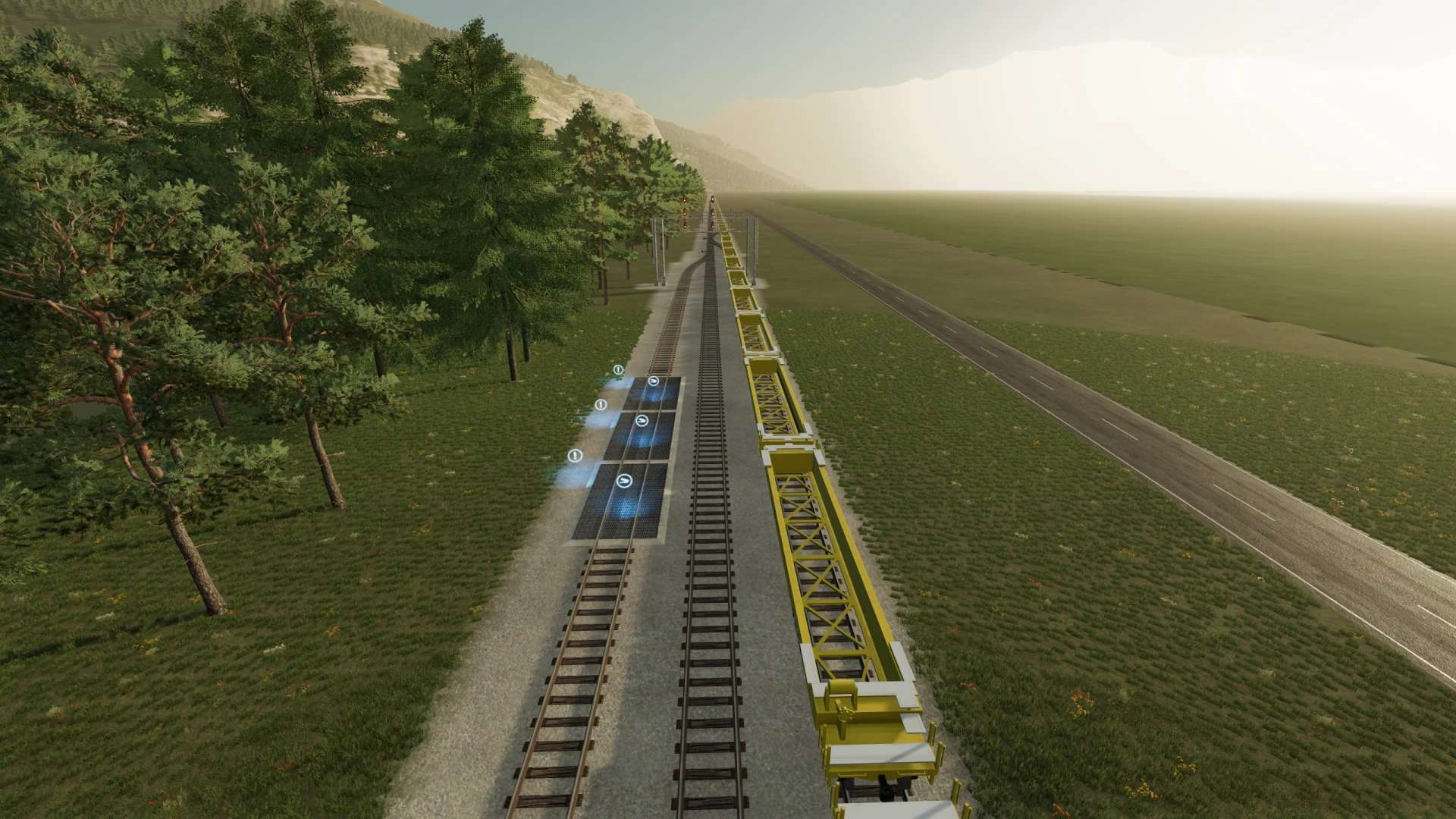Select the train icon on the farthest loading pad
1456x819 pixels.
tap(654, 381)
